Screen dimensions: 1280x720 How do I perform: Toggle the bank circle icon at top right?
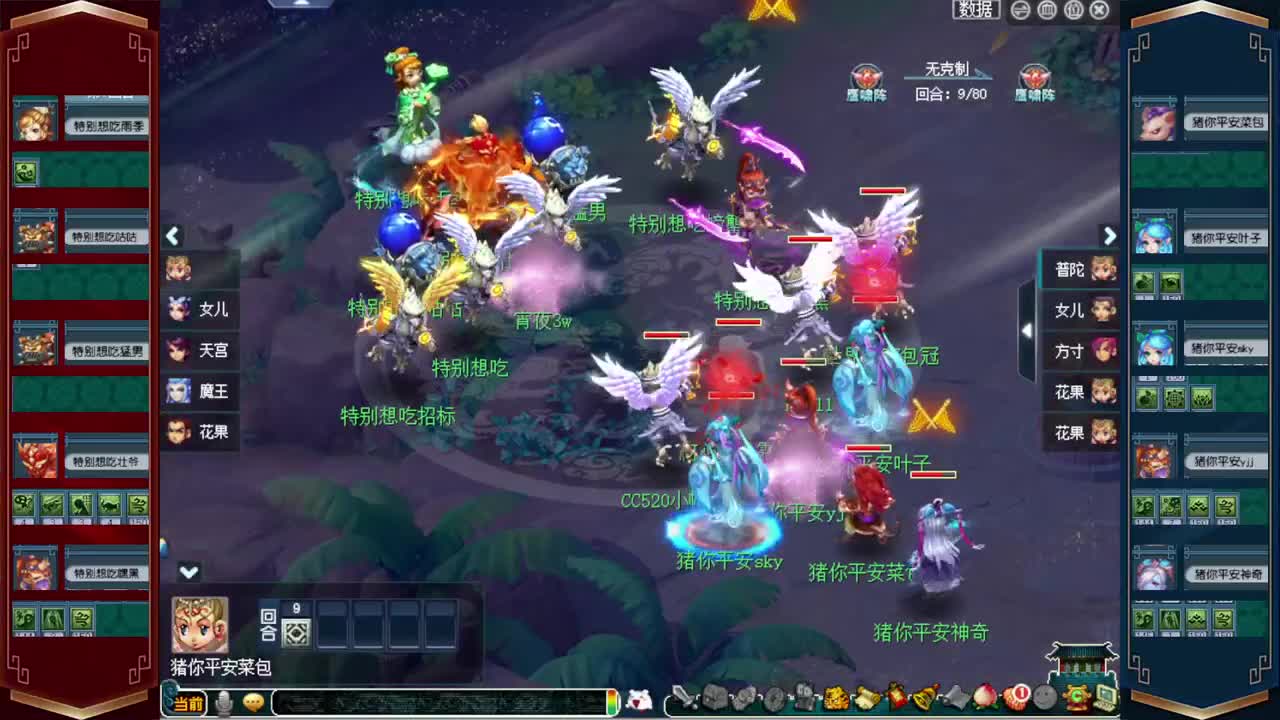(x=1048, y=10)
